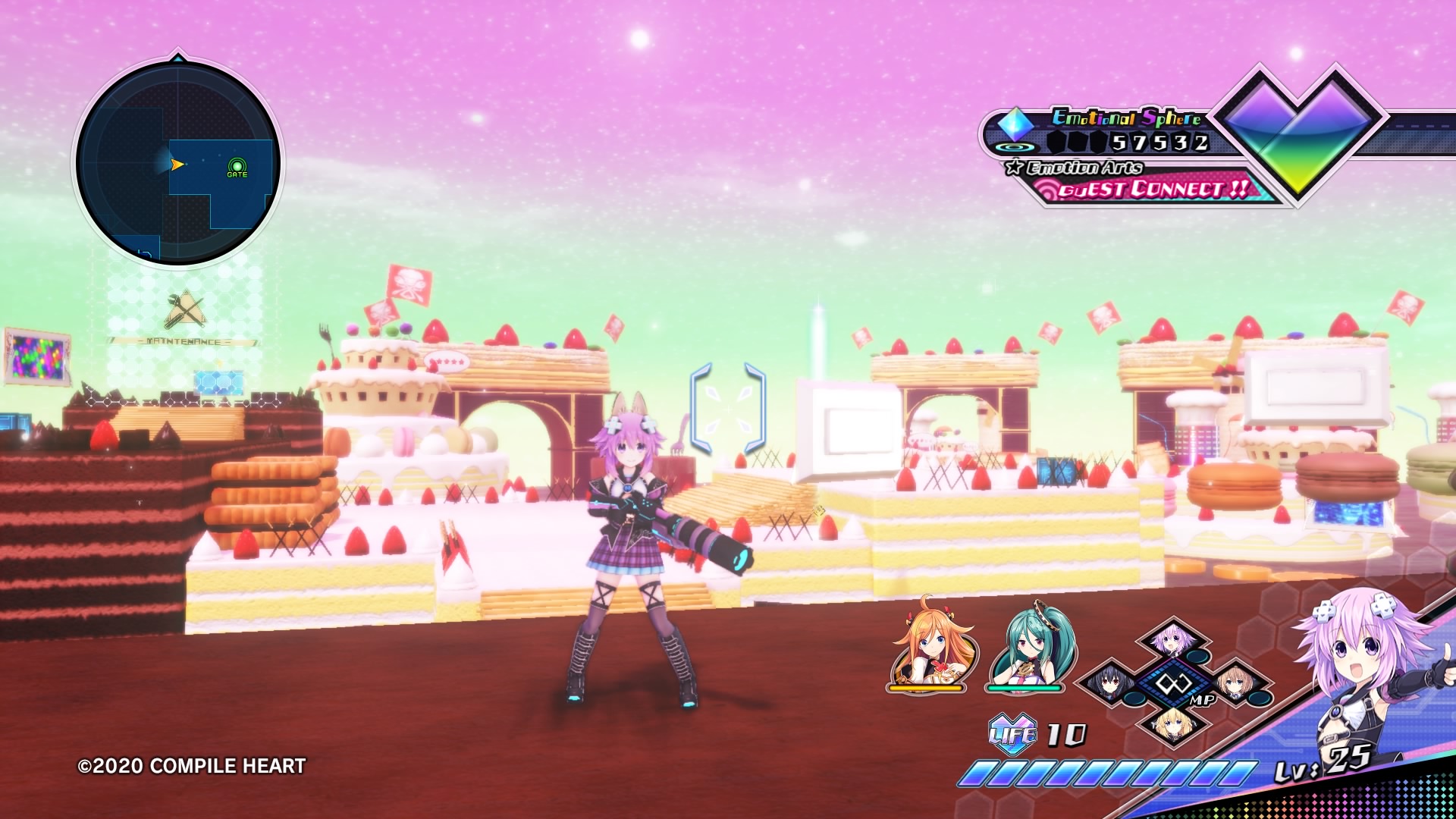Viewport: 1456px width, 819px height.
Task: Select the orange-haired guest character portrait
Action: point(933,645)
